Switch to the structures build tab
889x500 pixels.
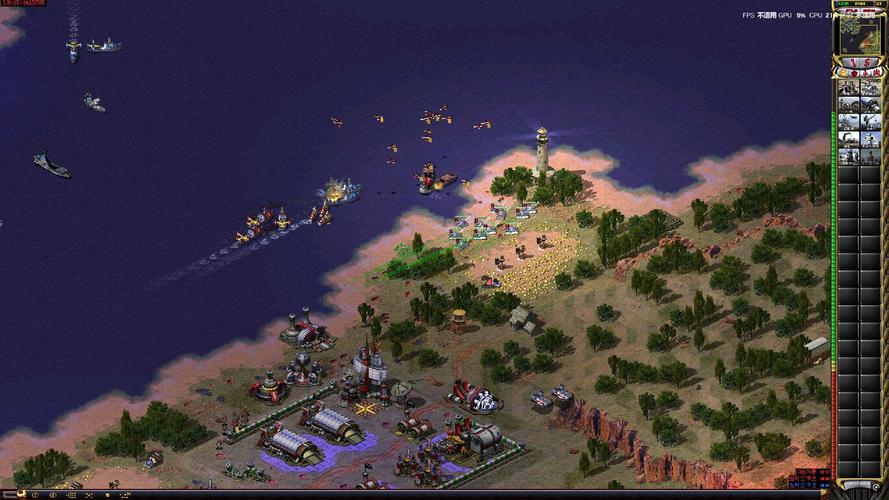pos(843,73)
